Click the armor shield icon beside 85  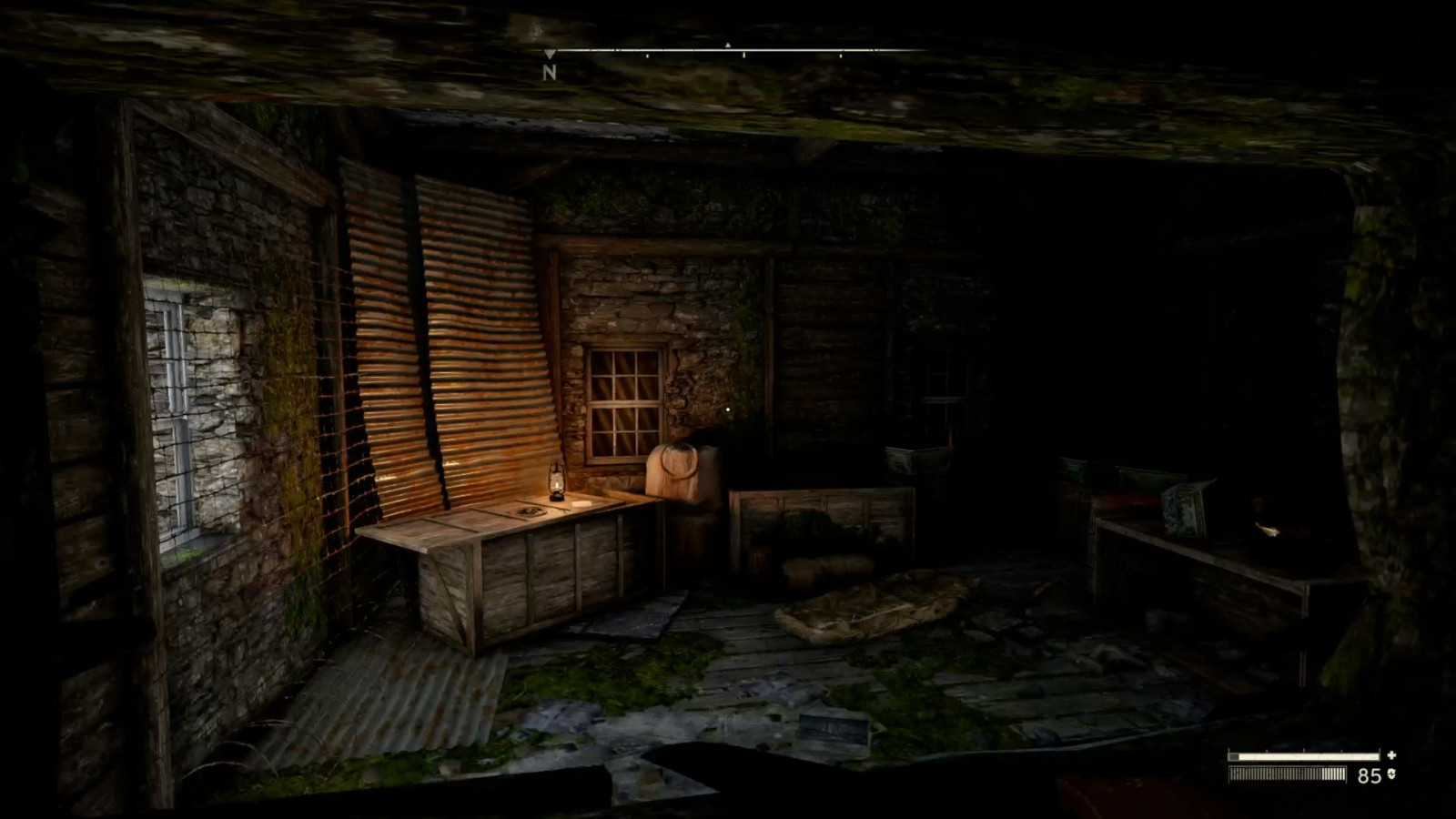(1390, 774)
